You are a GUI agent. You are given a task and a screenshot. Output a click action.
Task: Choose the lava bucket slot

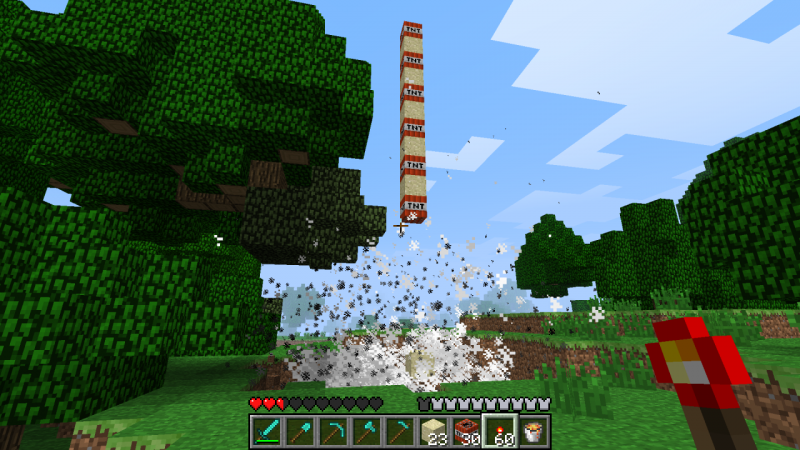coord(534,431)
